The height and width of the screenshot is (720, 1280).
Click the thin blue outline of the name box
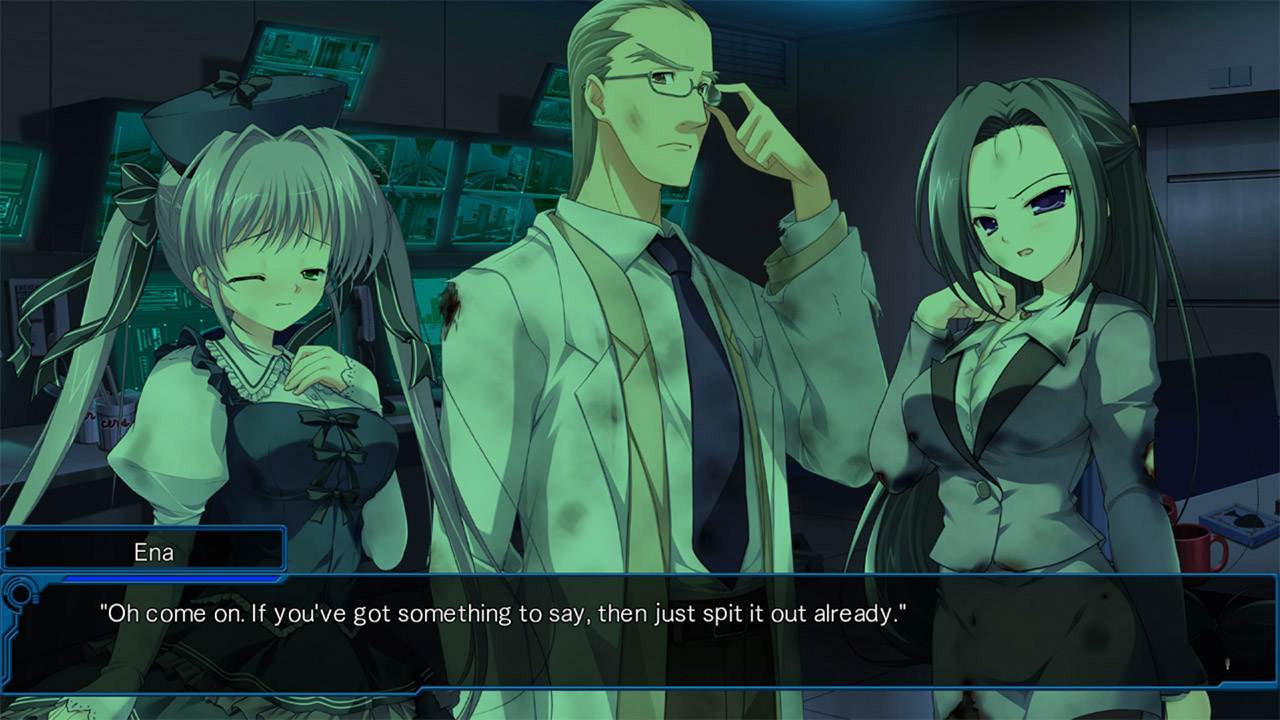pos(283,550)
